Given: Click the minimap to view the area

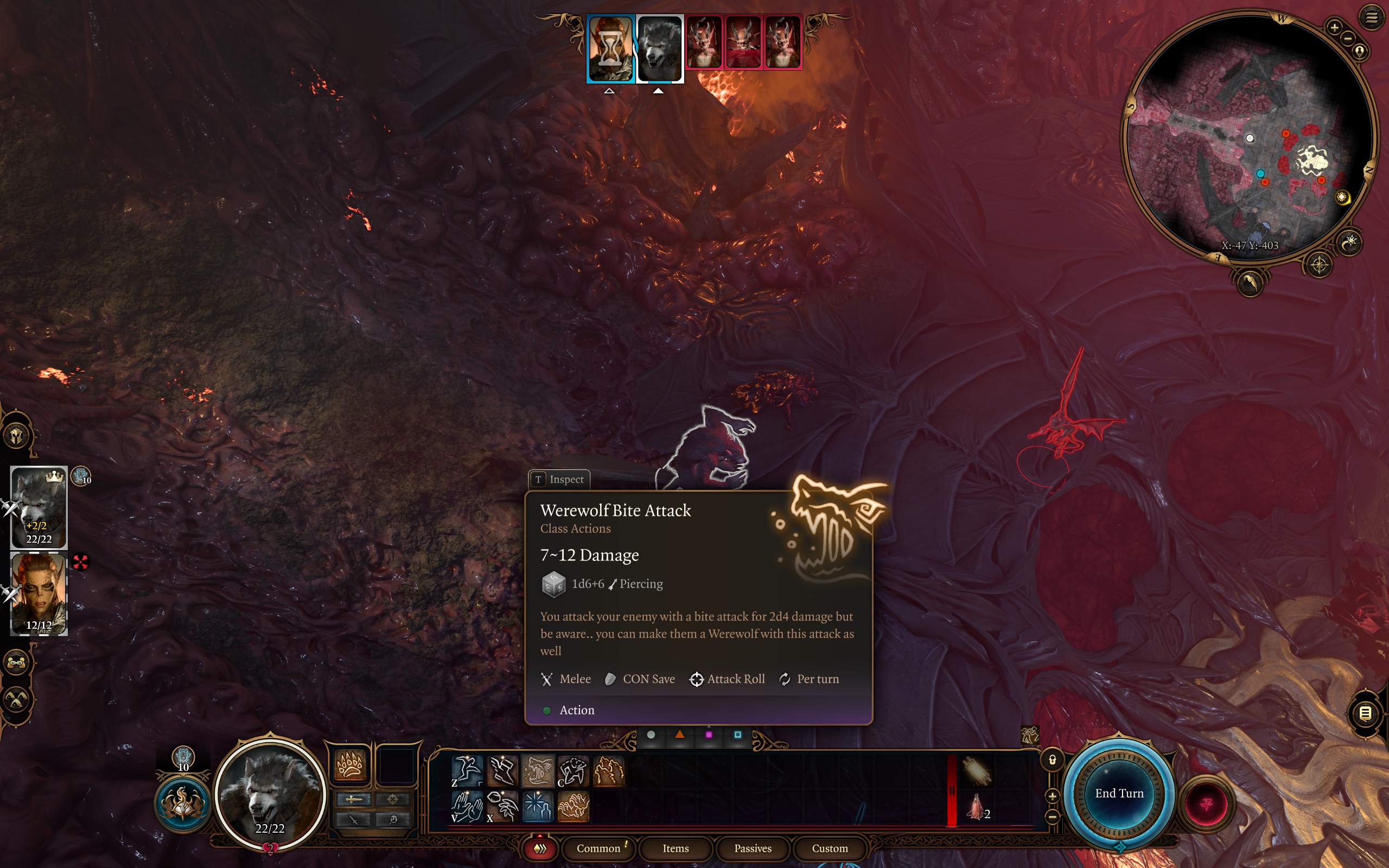Looking at the screenshot, I should (1249, 138).
